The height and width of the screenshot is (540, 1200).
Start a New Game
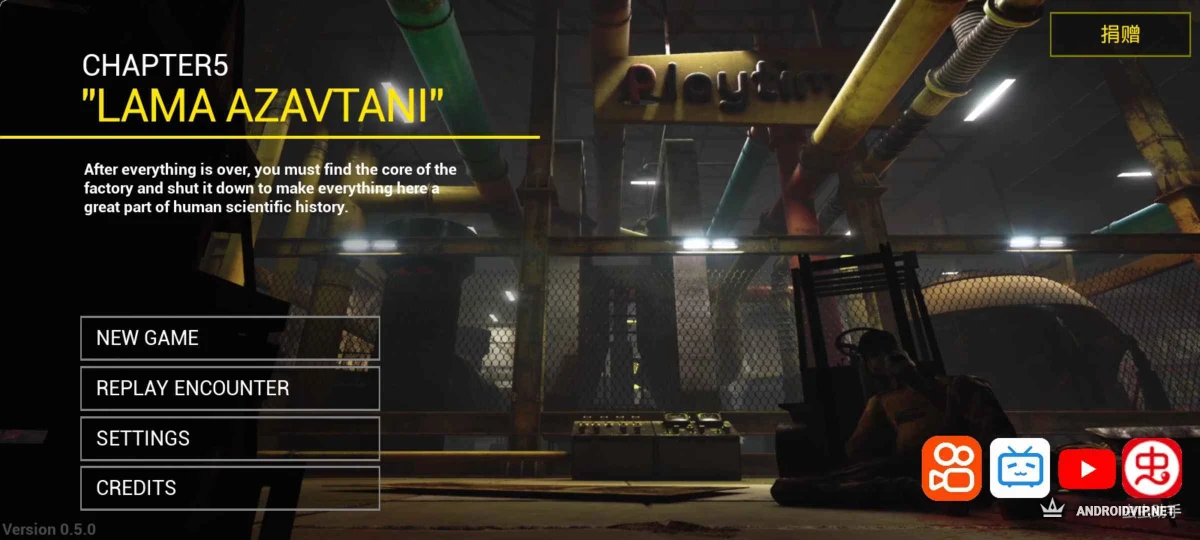[x=229, y=338]
